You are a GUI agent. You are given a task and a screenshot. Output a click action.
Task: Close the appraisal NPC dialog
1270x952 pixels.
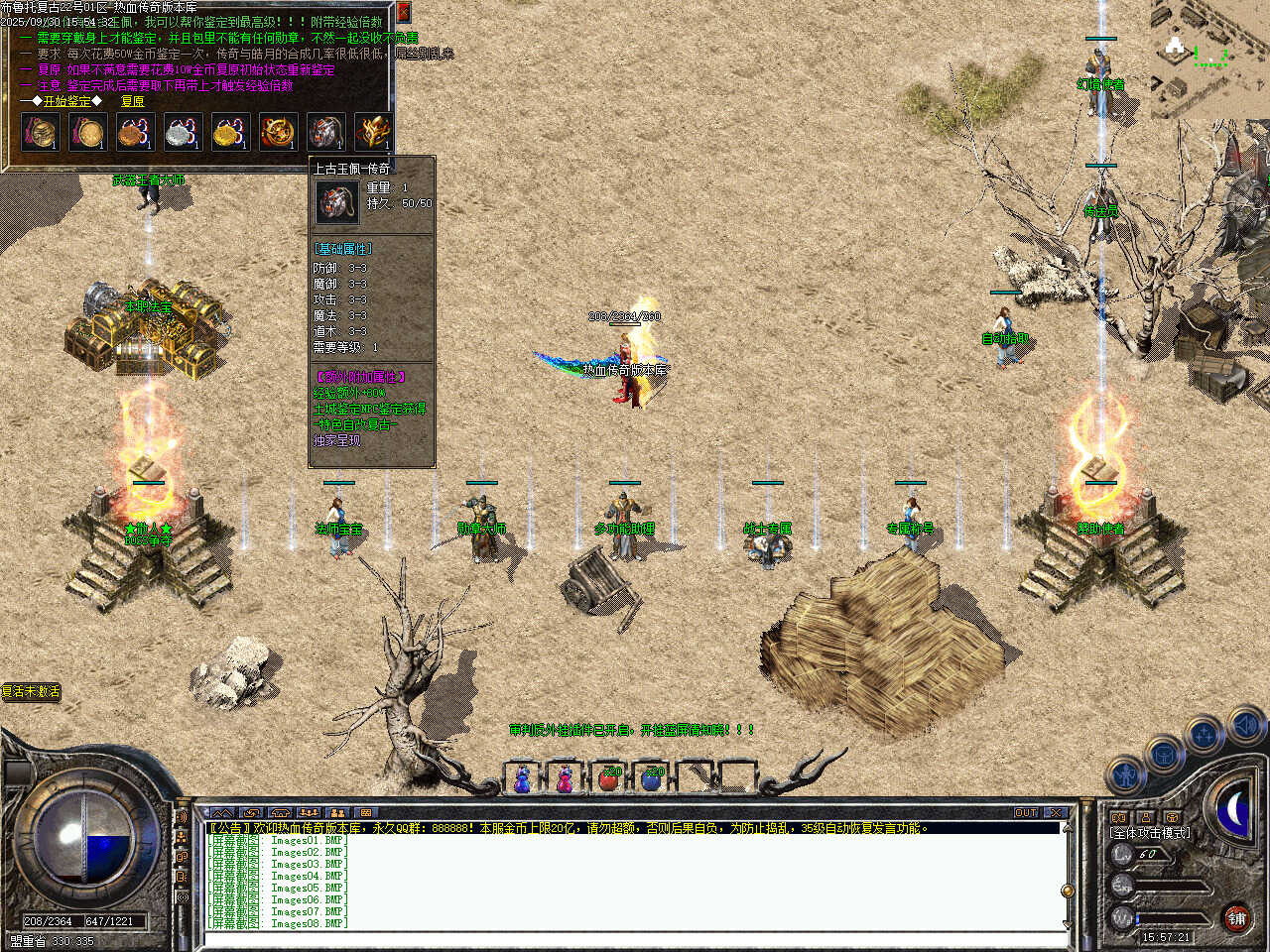point(403,12)
